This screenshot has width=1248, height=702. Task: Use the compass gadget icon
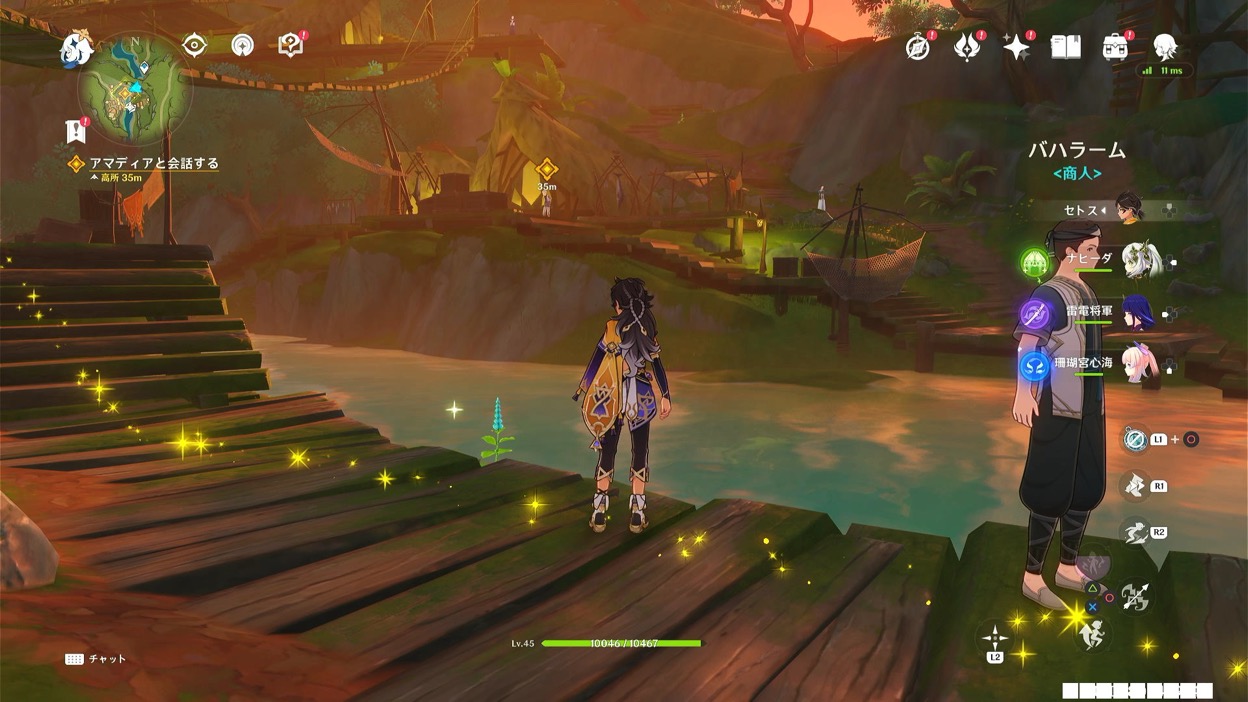pos(1134,439)
